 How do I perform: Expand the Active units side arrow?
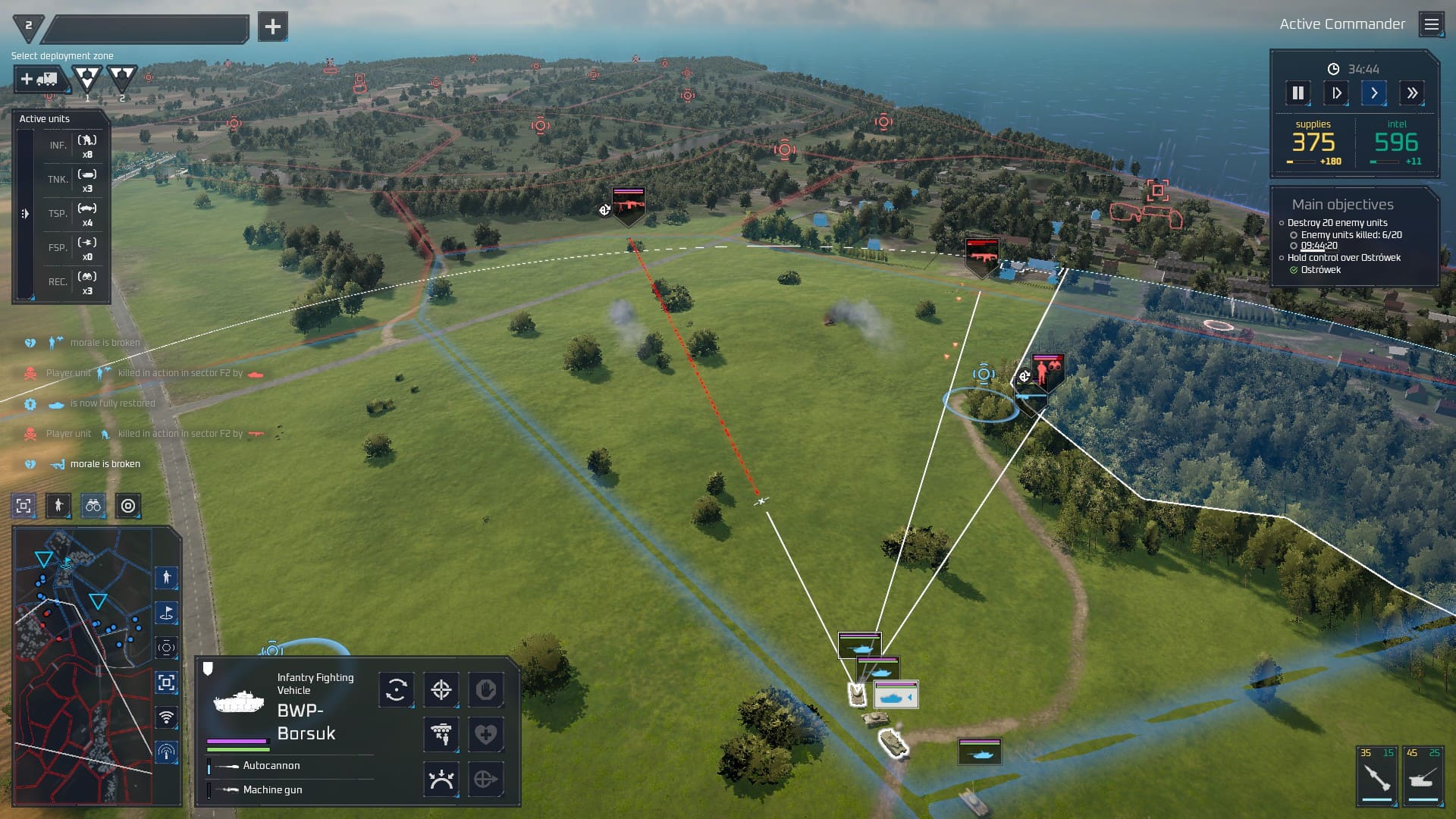(25, 214)
